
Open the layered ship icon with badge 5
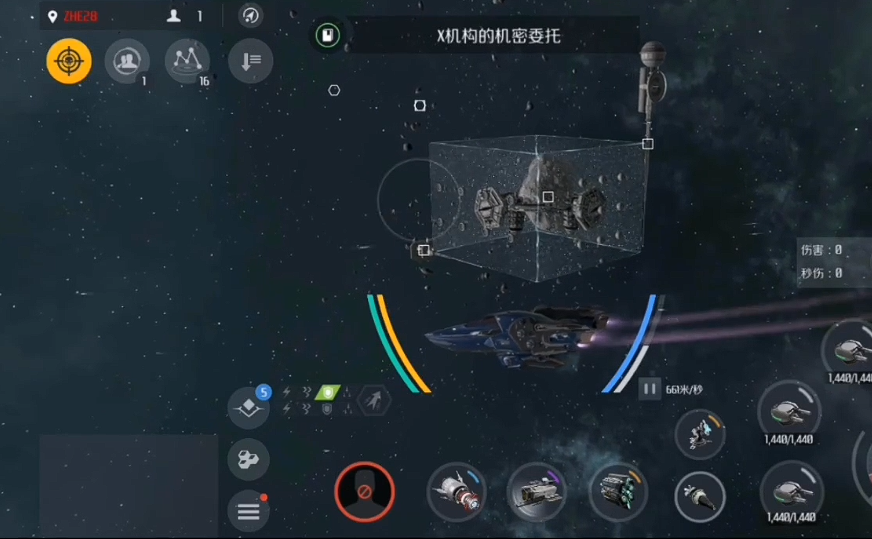(x=248, y=408)
